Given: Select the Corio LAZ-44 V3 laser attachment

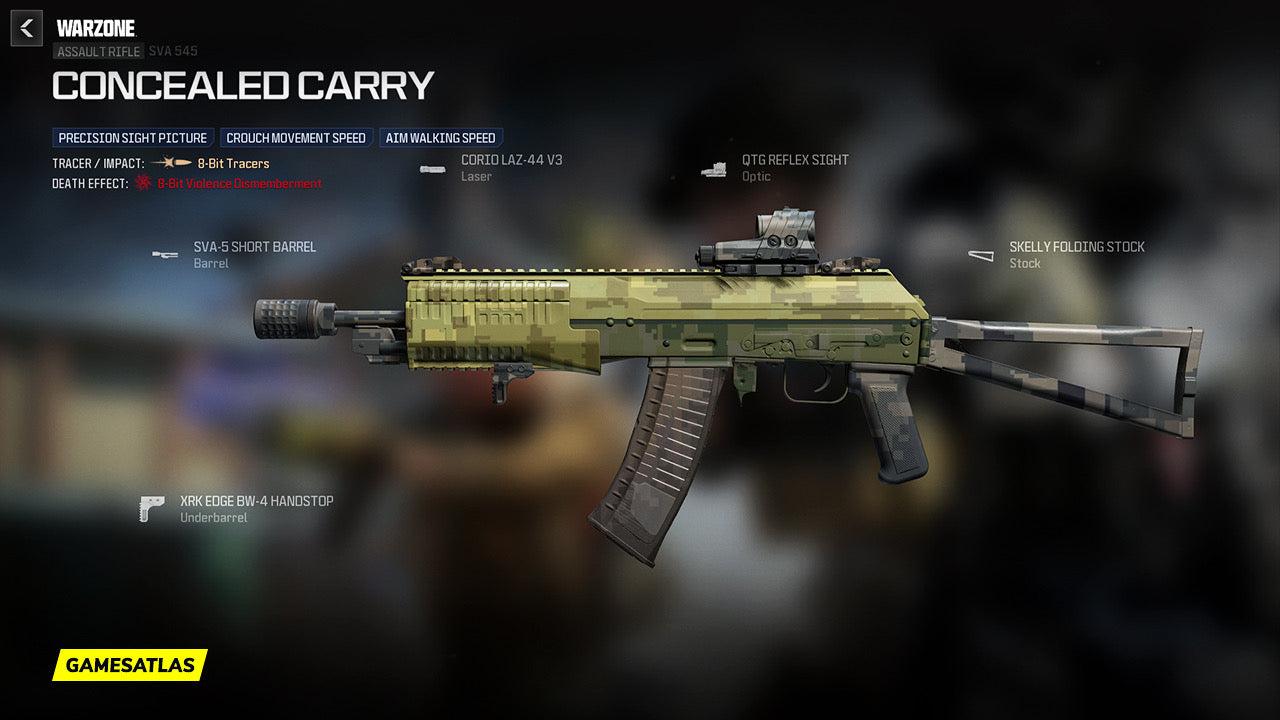Looking at the screenshot, I should pos(511,160).
